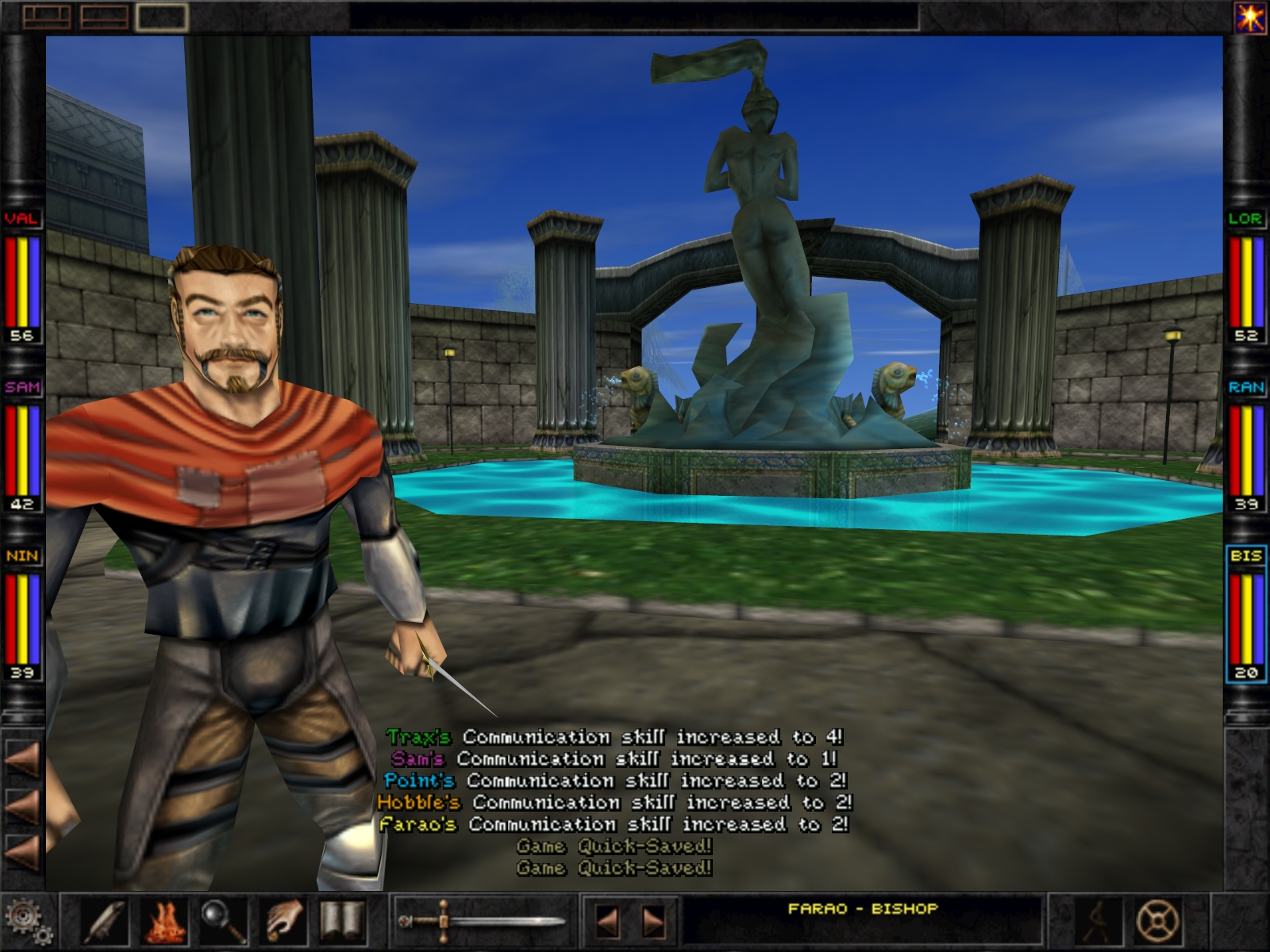Select the magnifying glass inspect icon
1270x952 pixels.
coord(222,919)
